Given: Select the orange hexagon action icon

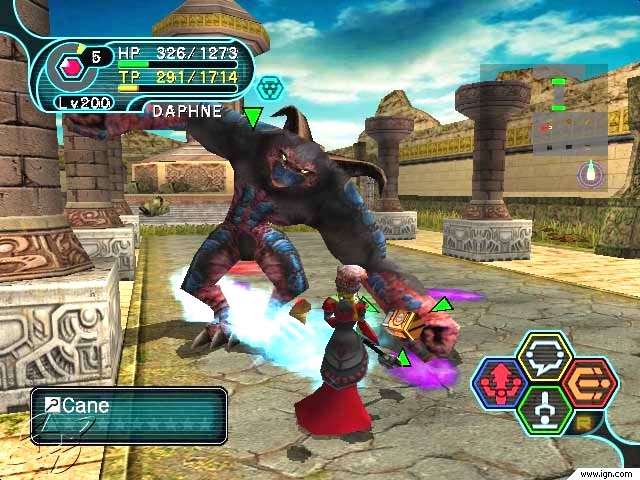Looking at the screenshot, I should (x=589, y=383).
